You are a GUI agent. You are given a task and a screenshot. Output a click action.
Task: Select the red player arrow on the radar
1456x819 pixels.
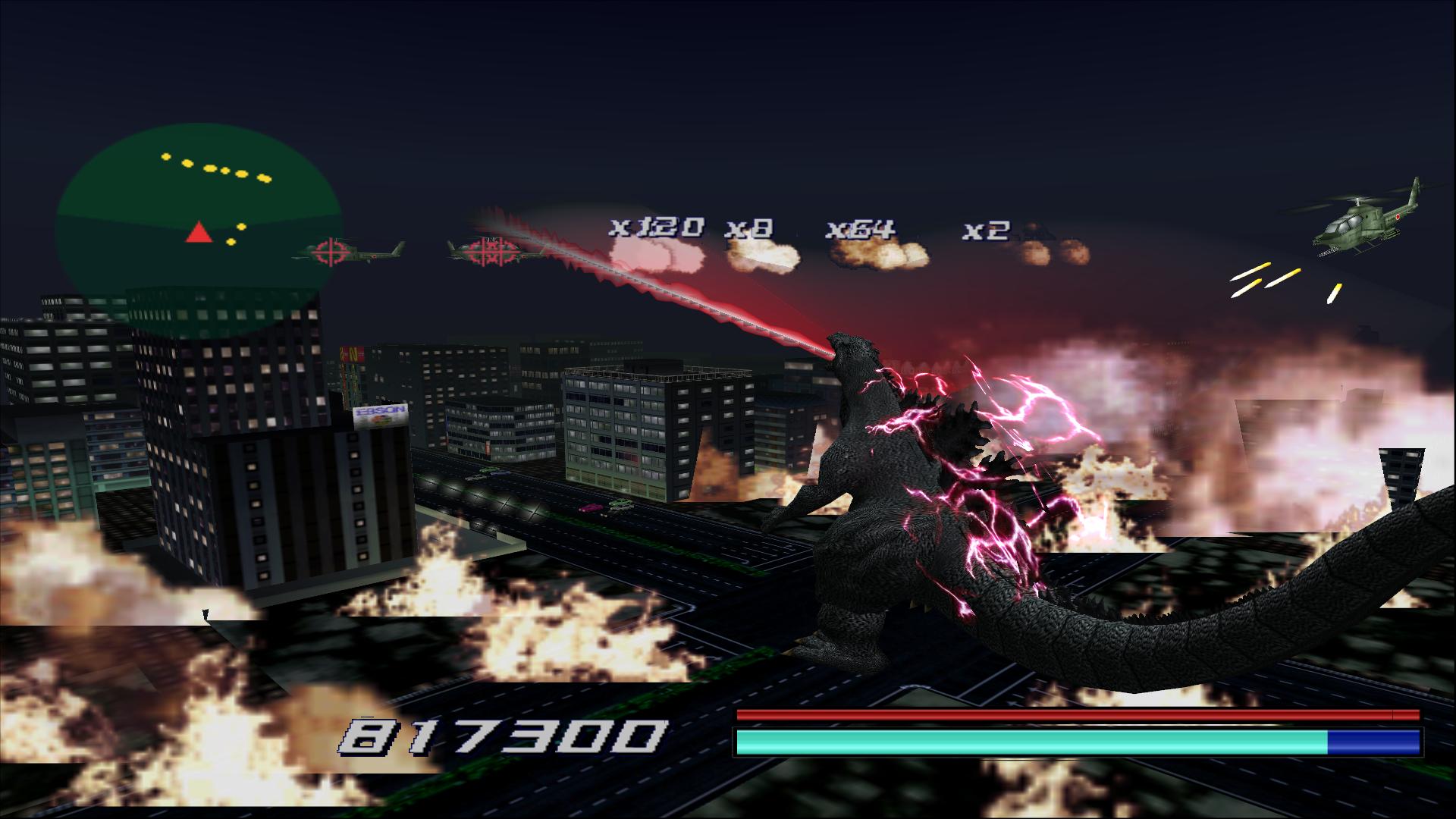tap(199, 231)
